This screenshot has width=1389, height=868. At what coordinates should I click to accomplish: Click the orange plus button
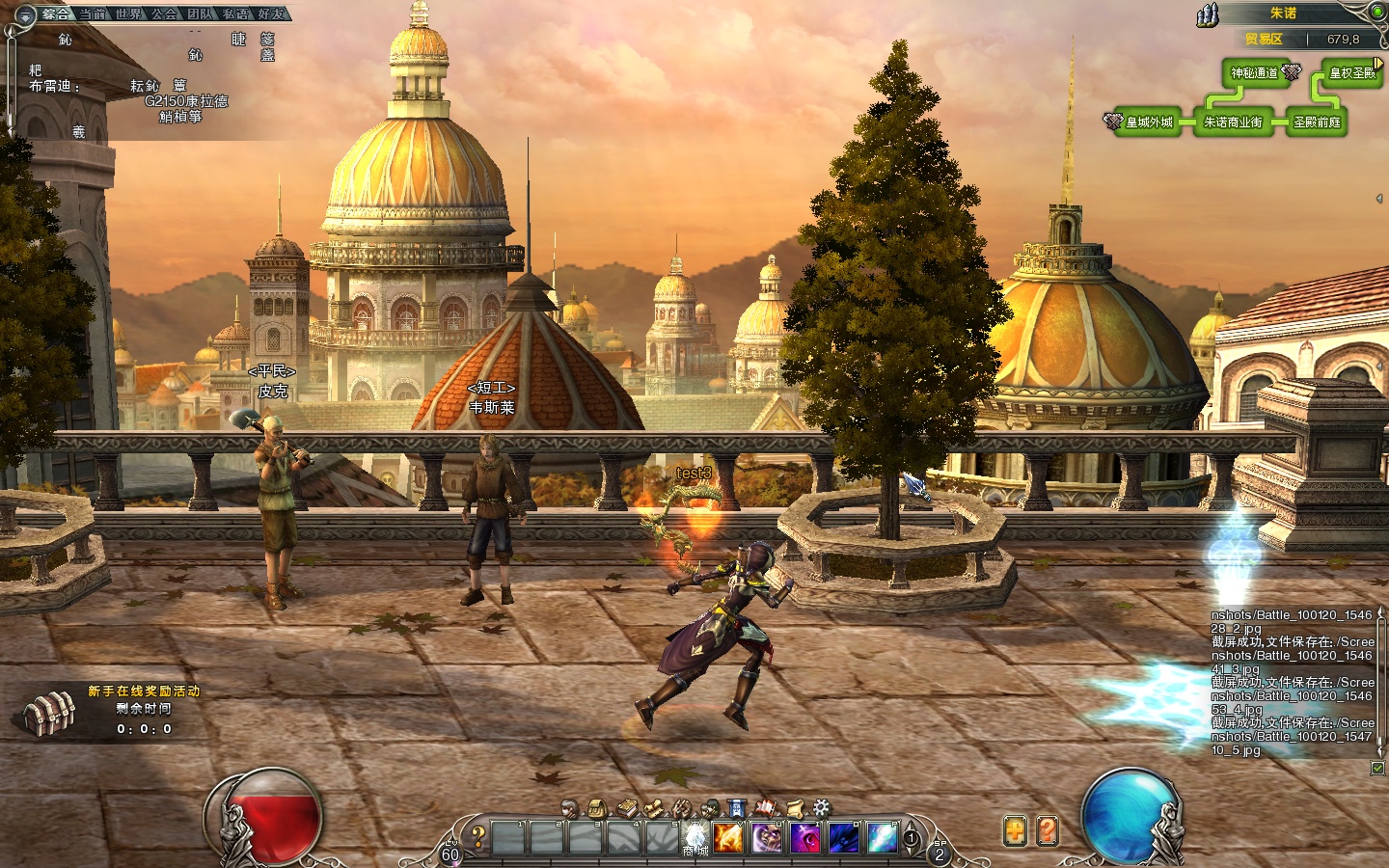(x=1015, y=830)
